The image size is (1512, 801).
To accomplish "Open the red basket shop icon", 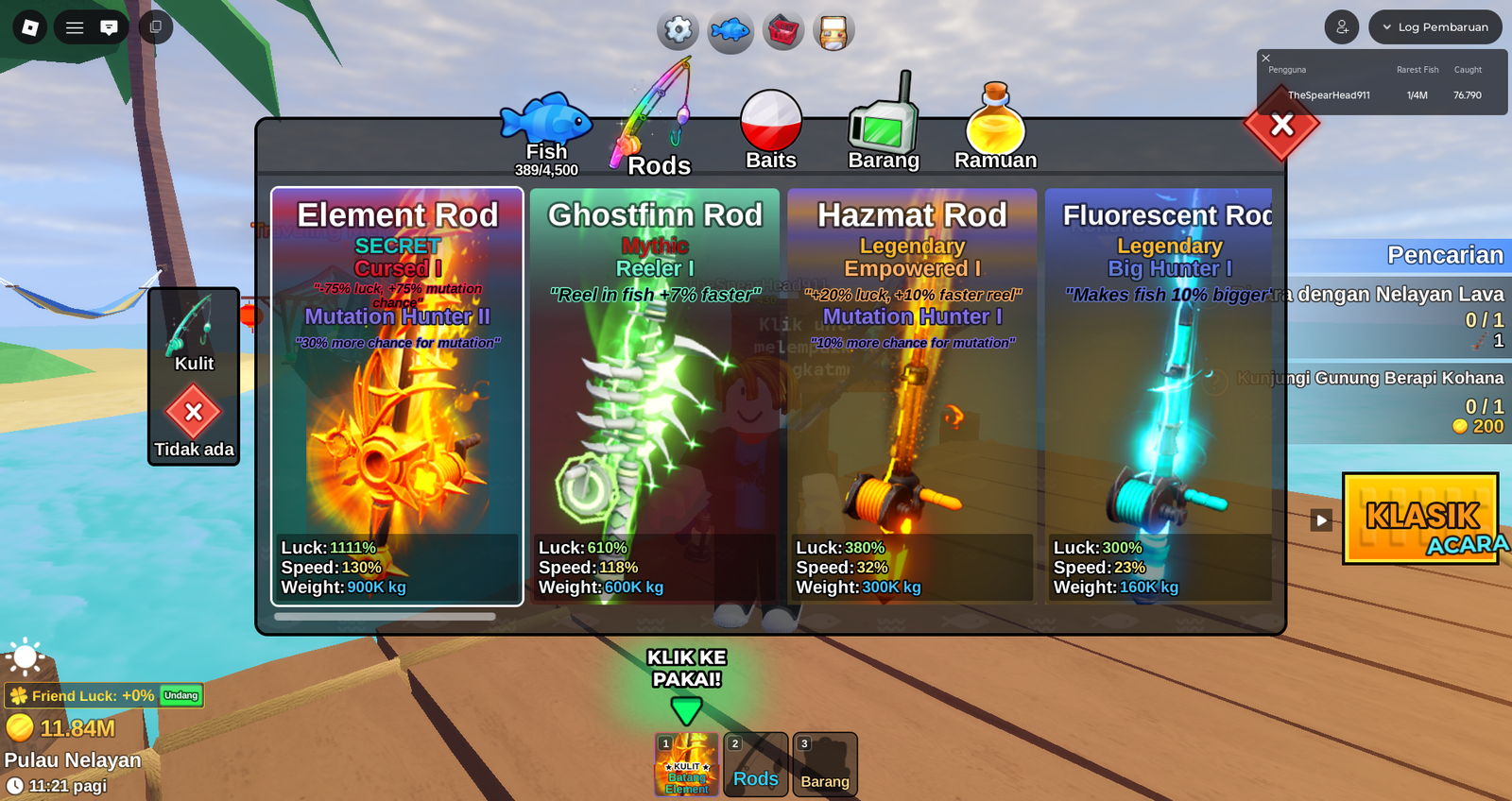I will pyautogui.click(x=783, y=31).
